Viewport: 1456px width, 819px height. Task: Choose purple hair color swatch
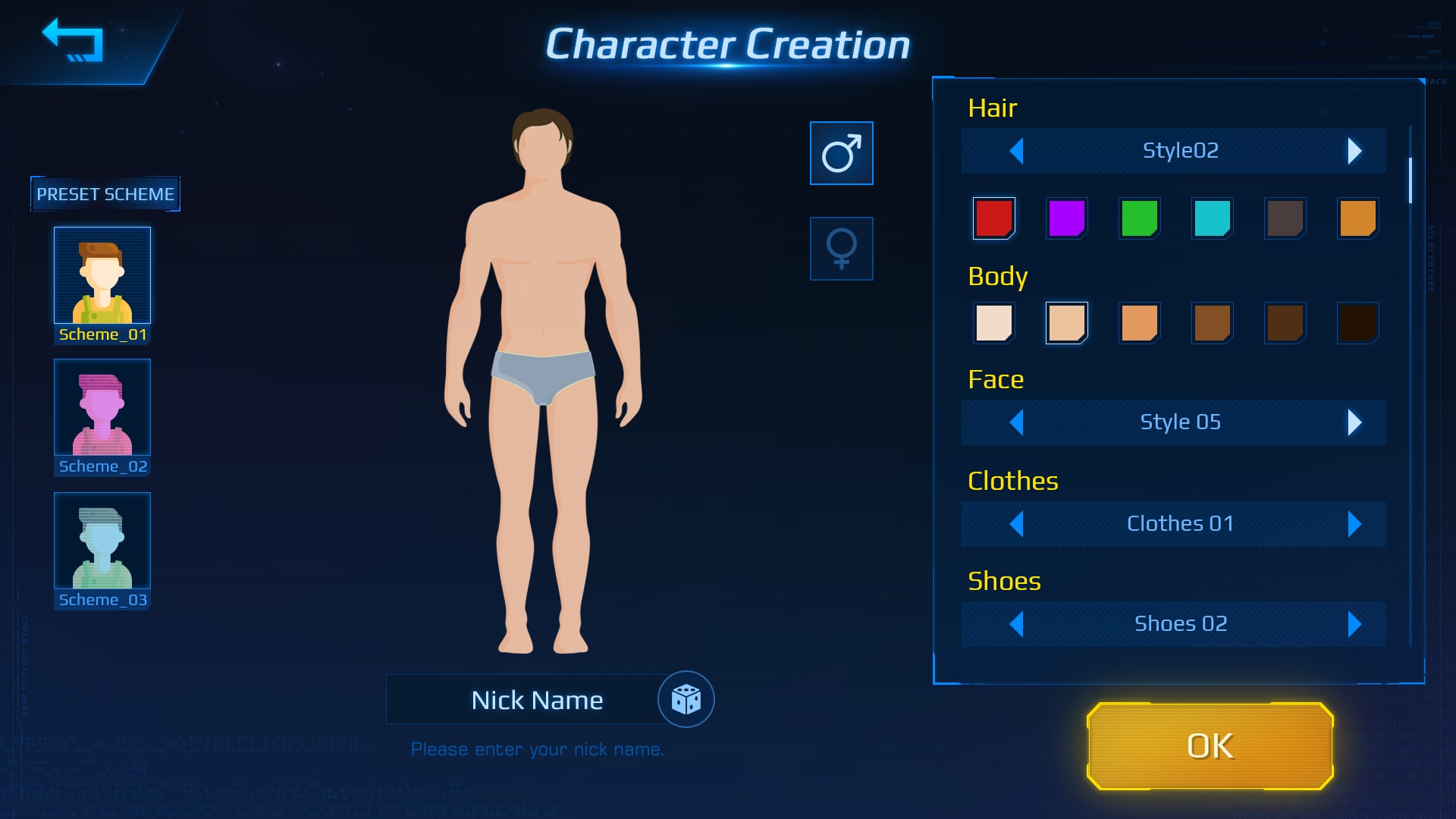point(1066,218)
